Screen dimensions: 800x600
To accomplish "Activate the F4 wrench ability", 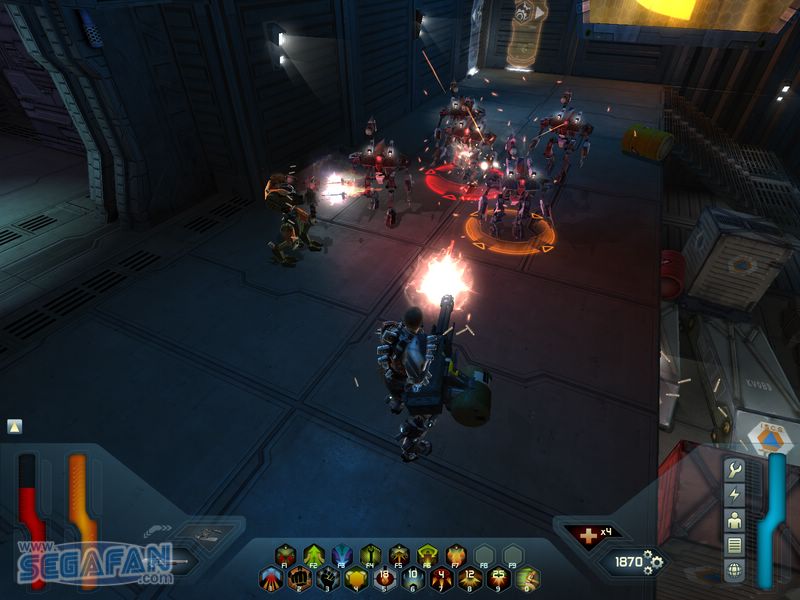I will pos(371,555).
